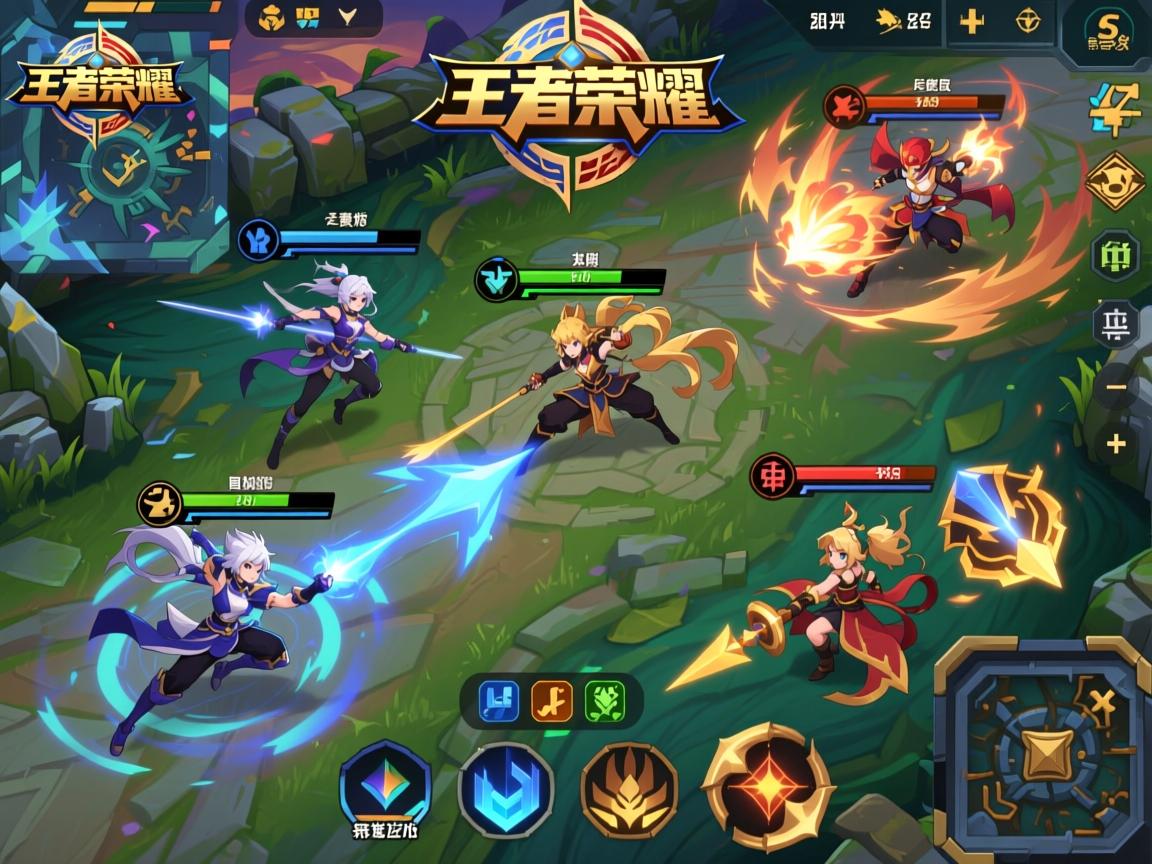
Task: Select the white glyph hexagon button
Action: tap(1115, 324)
